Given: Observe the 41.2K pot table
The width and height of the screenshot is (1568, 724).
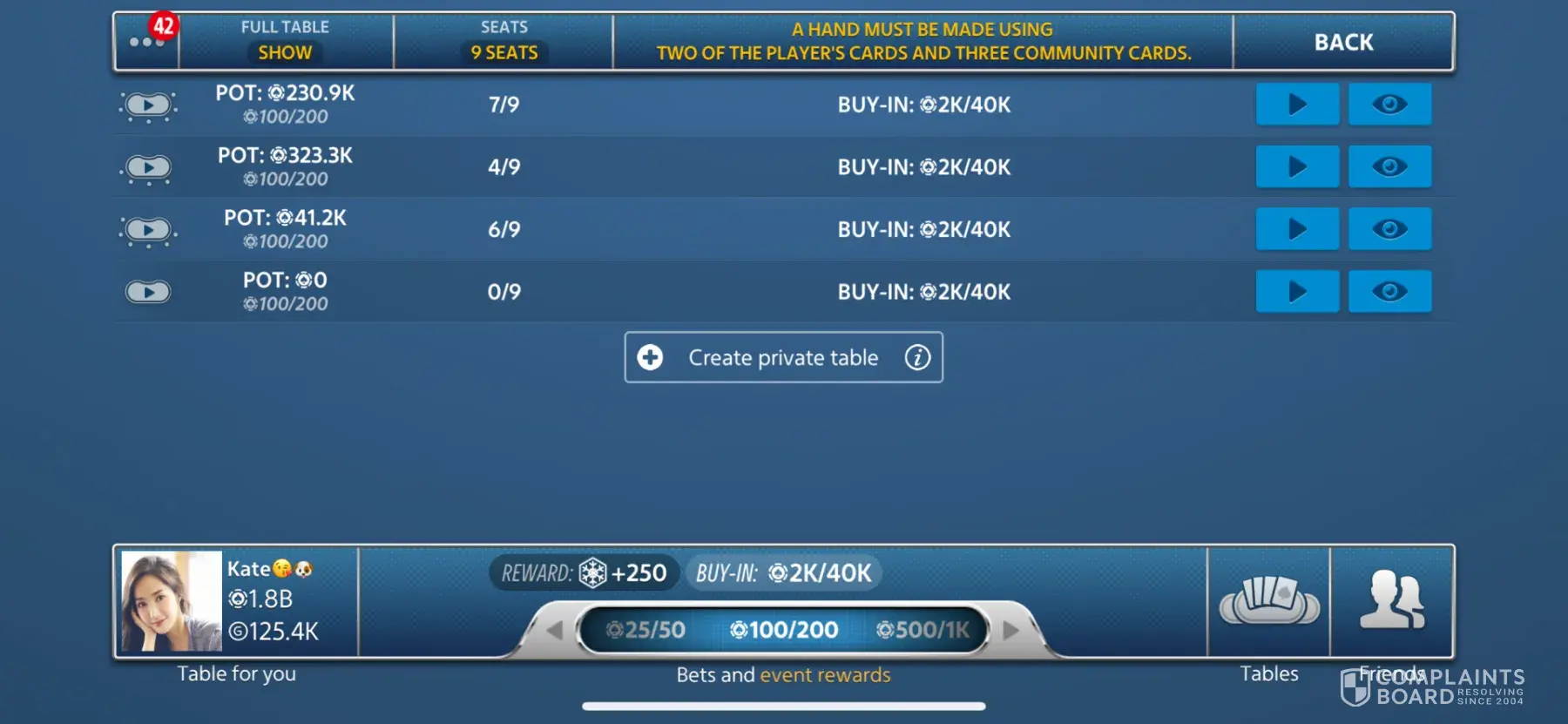Looking at the screenshot, I should click(x=1389, y=229).
